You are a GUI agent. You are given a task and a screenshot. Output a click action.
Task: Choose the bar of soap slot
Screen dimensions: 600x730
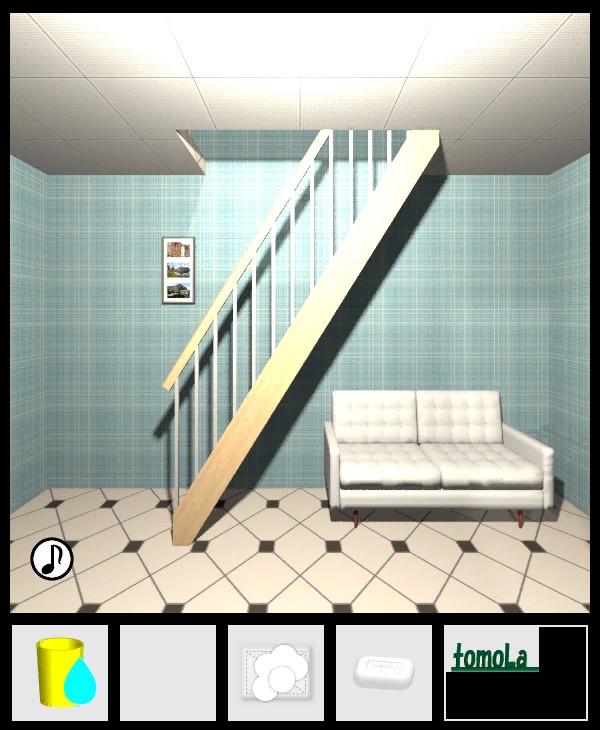[x=384, y=671]
